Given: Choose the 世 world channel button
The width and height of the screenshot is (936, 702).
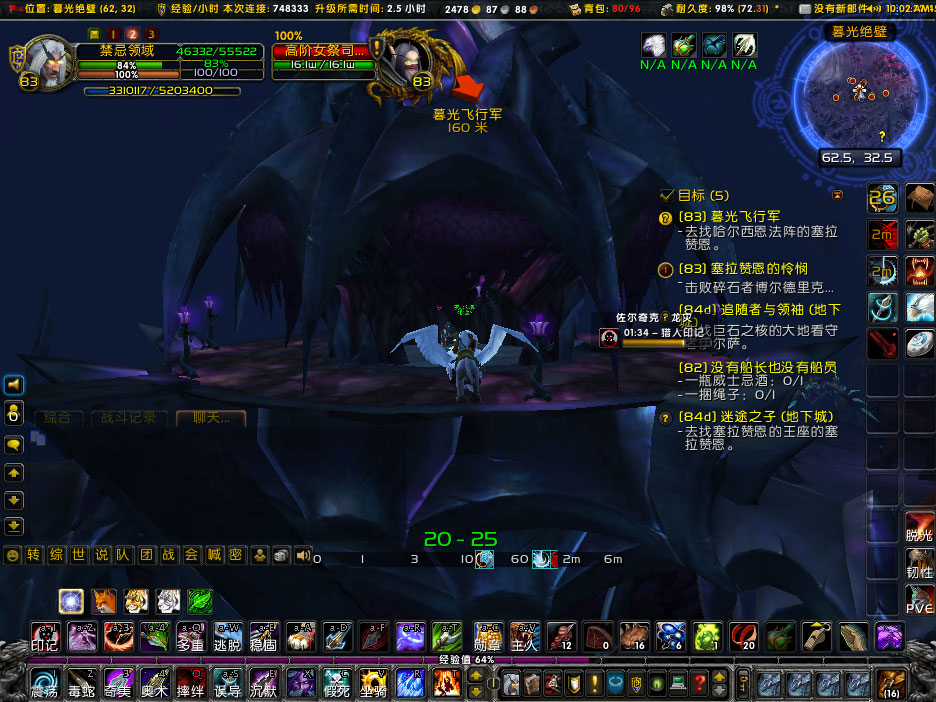Looking at the screenshot, I should [79, 555].
